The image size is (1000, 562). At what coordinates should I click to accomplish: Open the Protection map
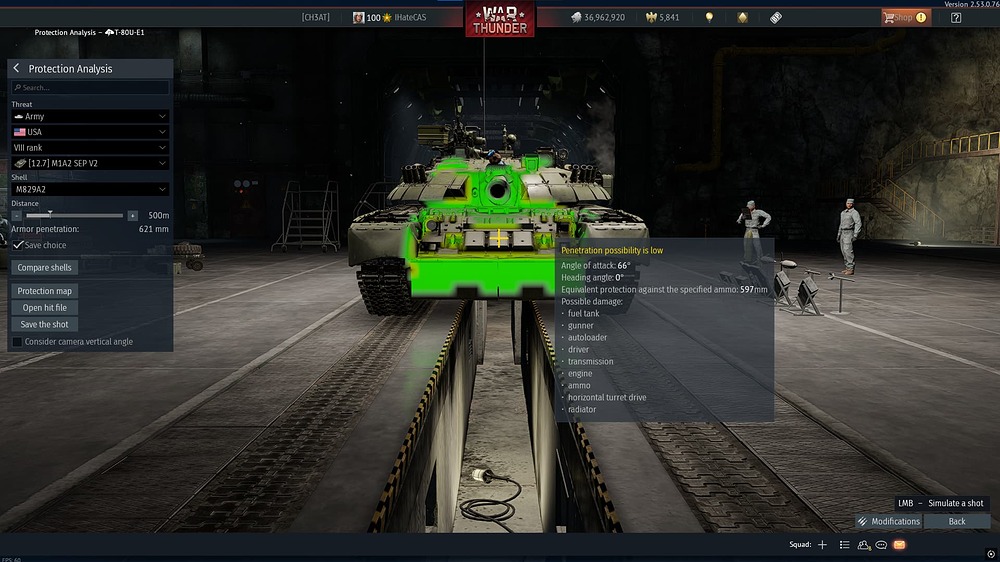45,291
